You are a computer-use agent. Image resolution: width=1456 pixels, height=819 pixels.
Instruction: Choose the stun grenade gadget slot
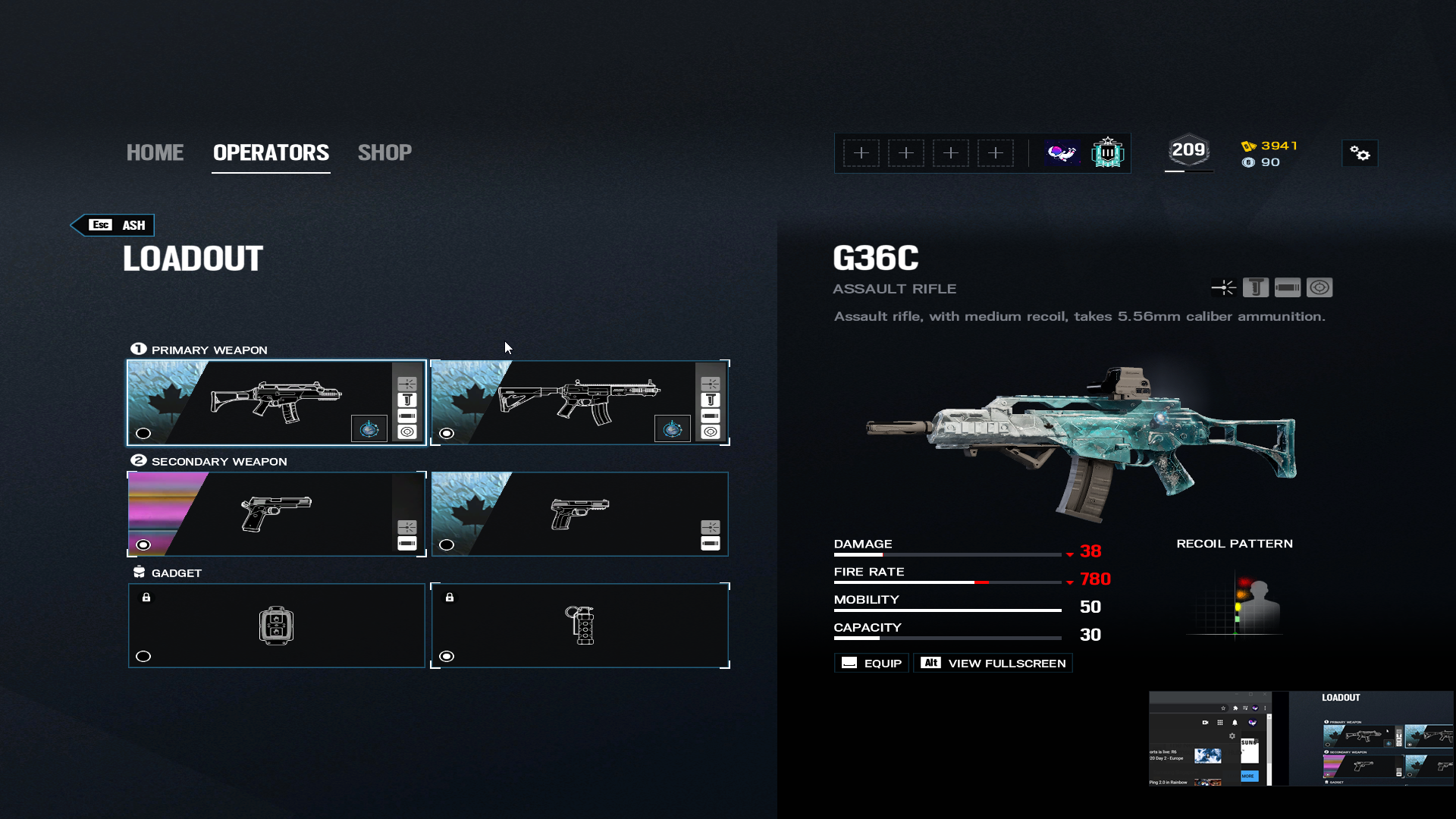579,626
